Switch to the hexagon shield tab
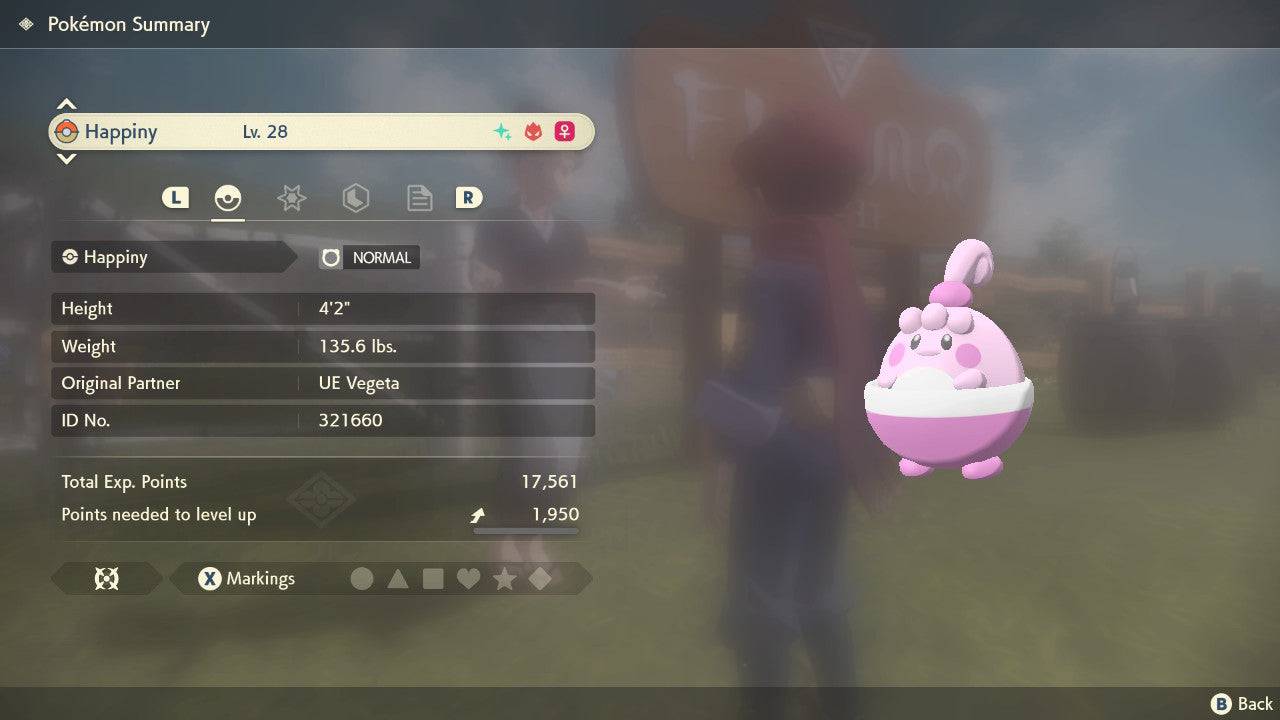The height and width of the screenshot is (720, 1280). 355,198
